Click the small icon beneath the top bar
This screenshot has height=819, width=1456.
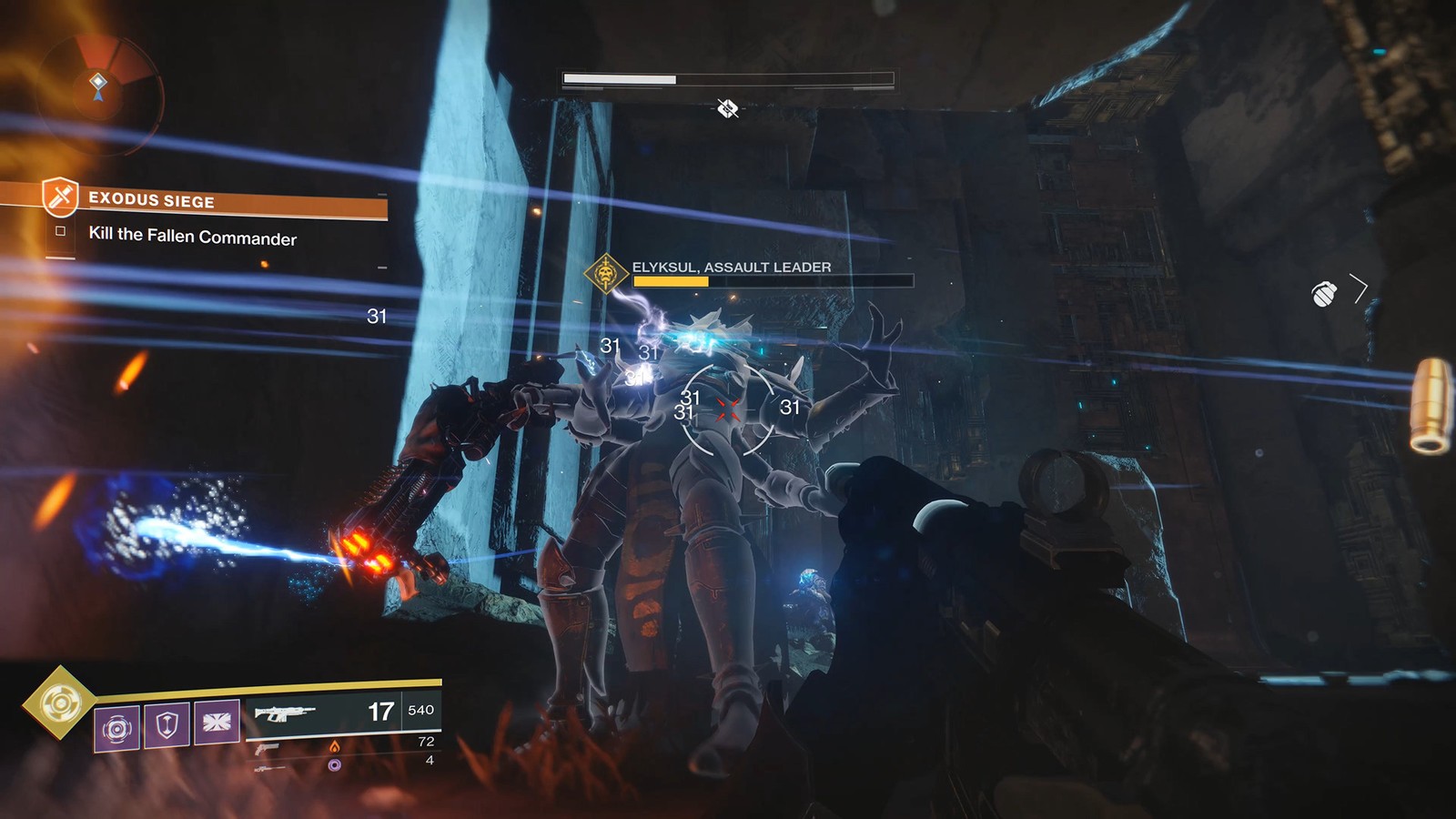[x=727, y=110]
